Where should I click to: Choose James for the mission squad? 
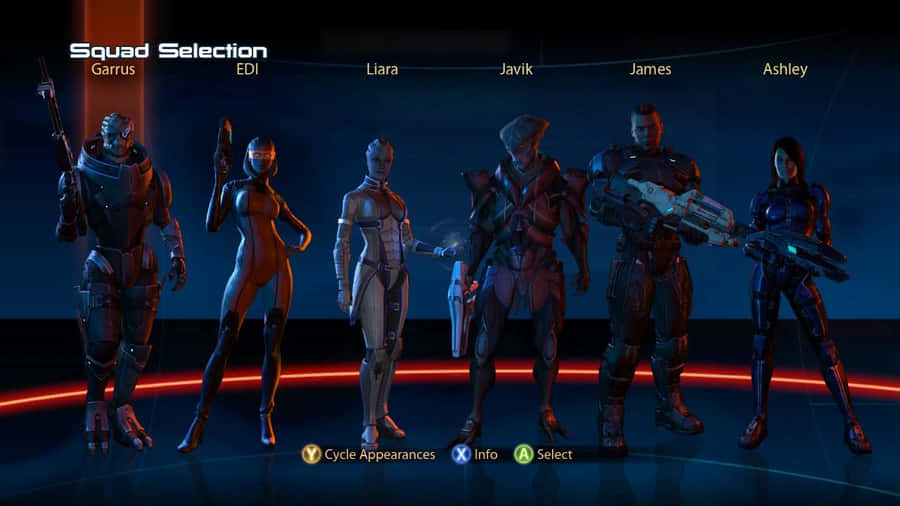(x=648, y=270)
